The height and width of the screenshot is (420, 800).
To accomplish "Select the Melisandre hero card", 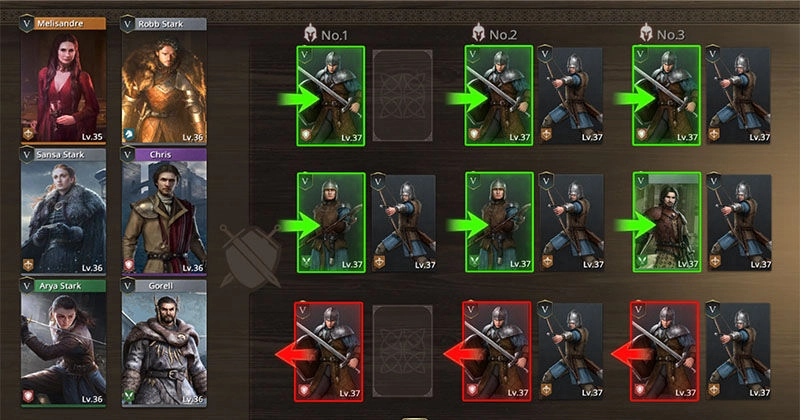I will pyautogui.click(x=63, y=80).
